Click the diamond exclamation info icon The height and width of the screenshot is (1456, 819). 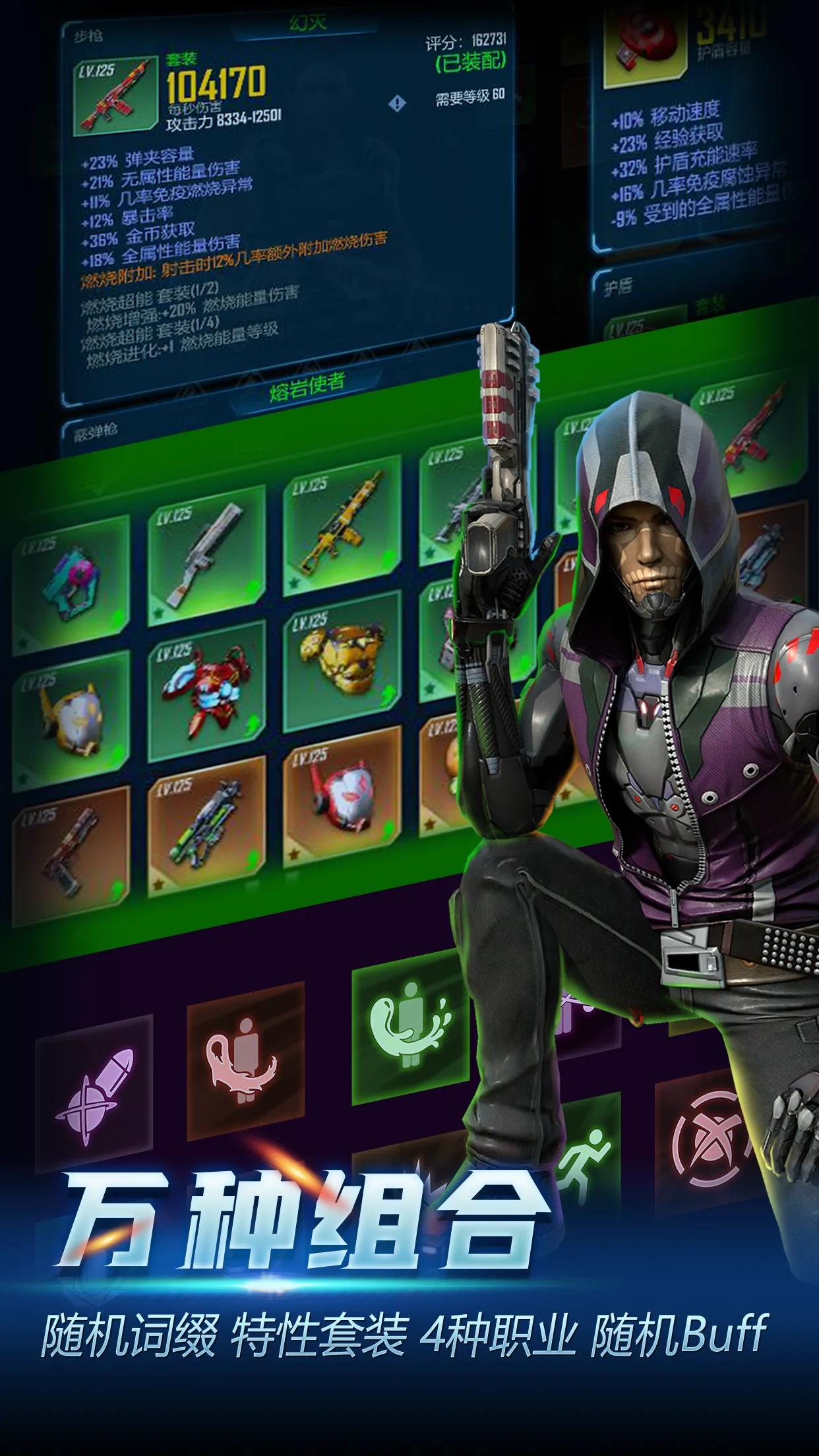point(397,104)
